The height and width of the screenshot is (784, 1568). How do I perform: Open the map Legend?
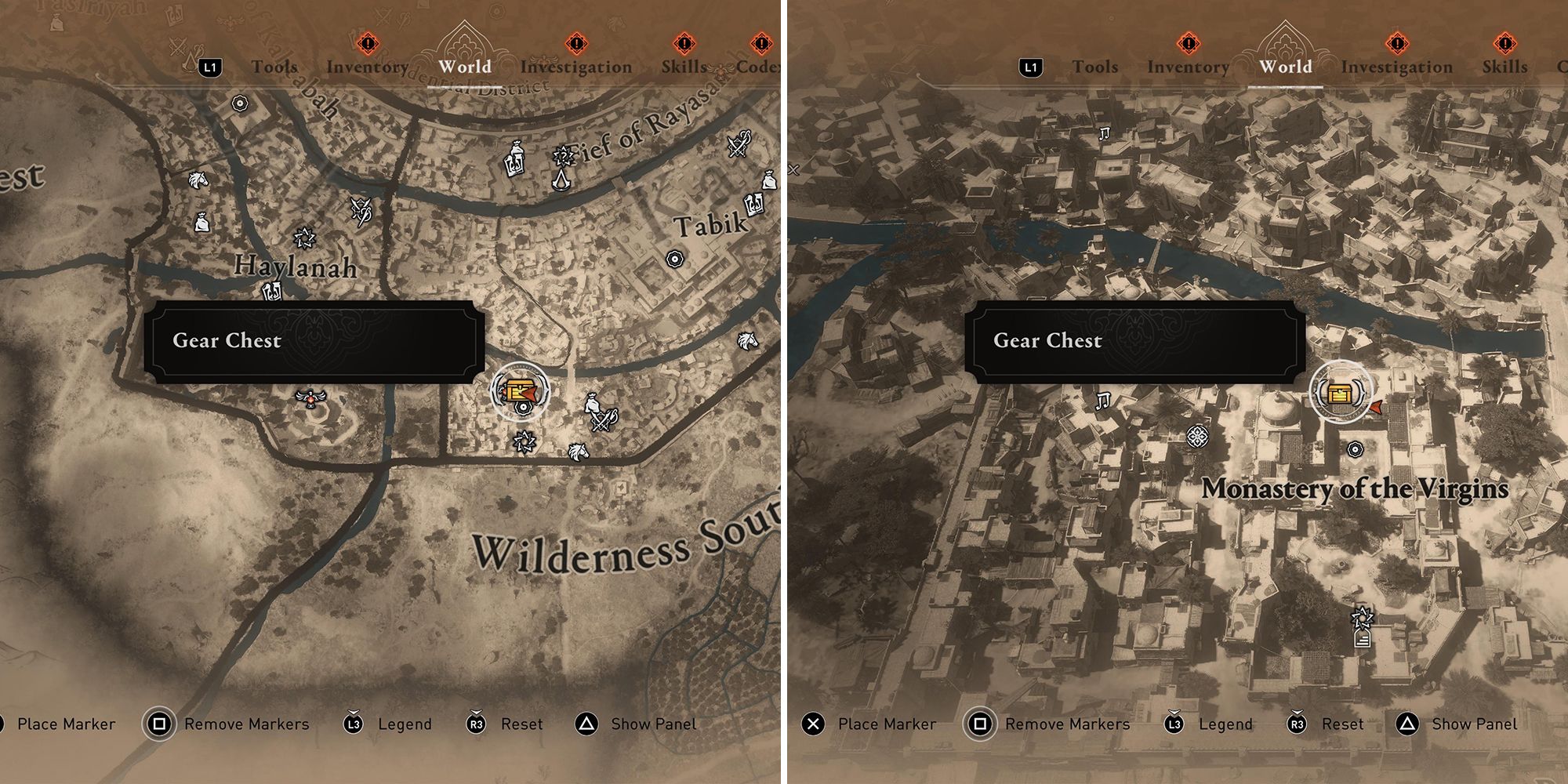(x=405, y=724)
